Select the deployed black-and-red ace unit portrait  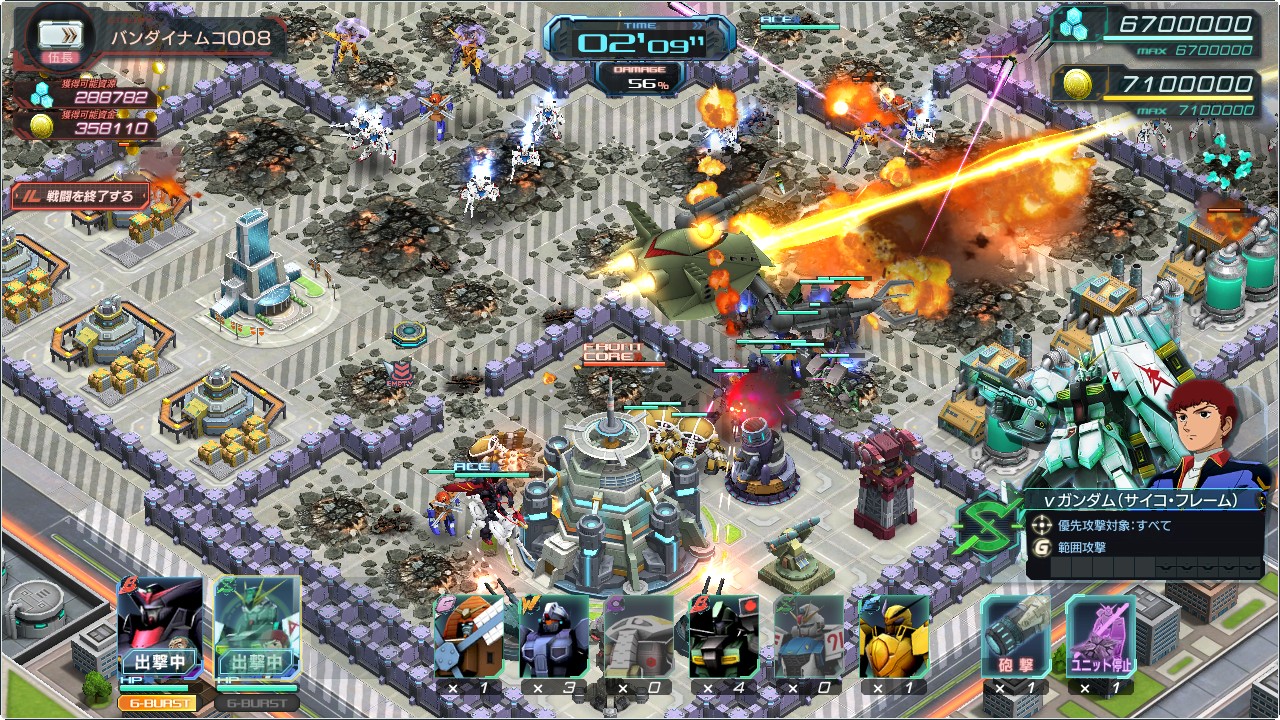pyautogui.click(x=160, y=626)
